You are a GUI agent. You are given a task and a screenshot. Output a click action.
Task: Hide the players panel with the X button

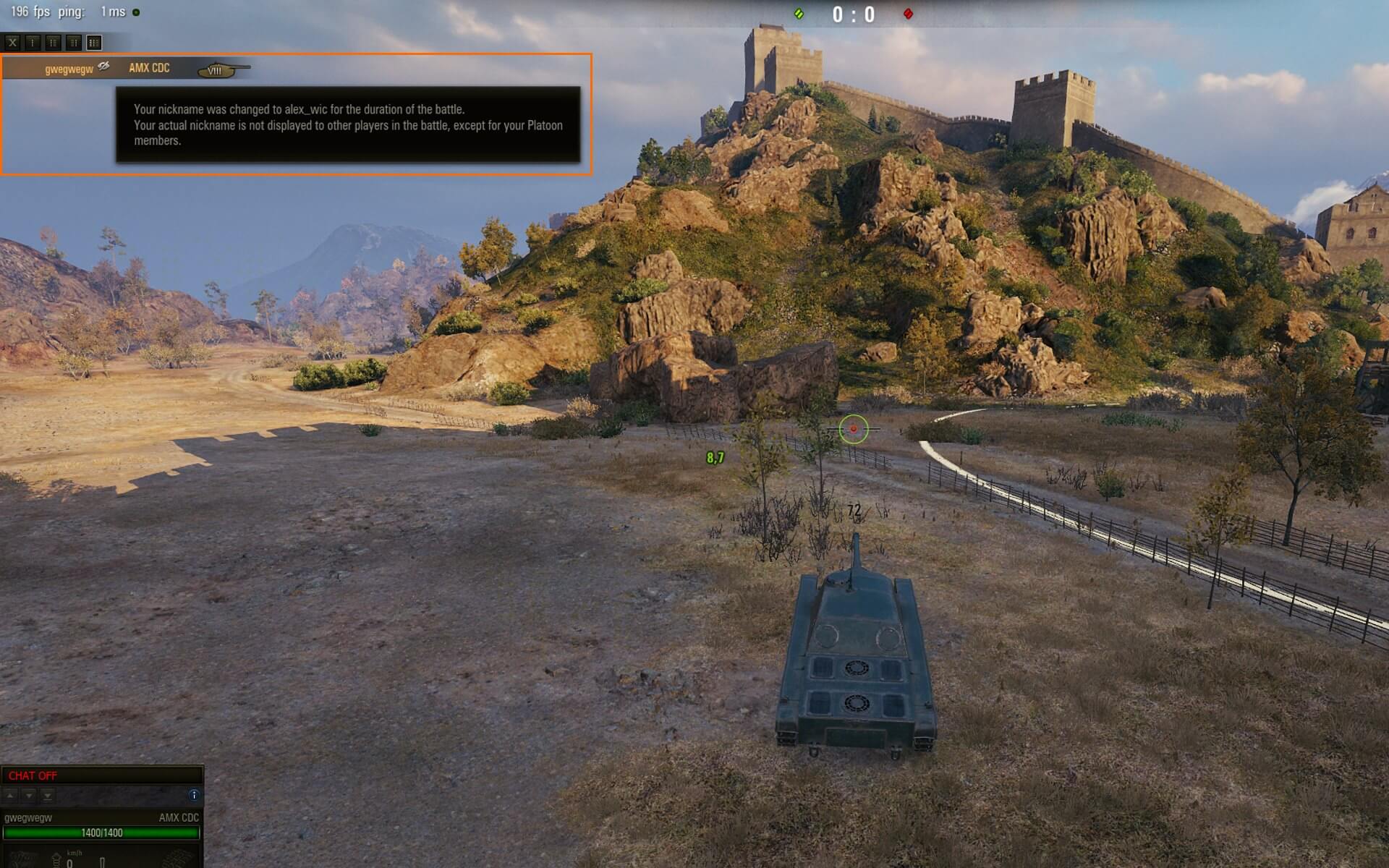pos(12,43)
